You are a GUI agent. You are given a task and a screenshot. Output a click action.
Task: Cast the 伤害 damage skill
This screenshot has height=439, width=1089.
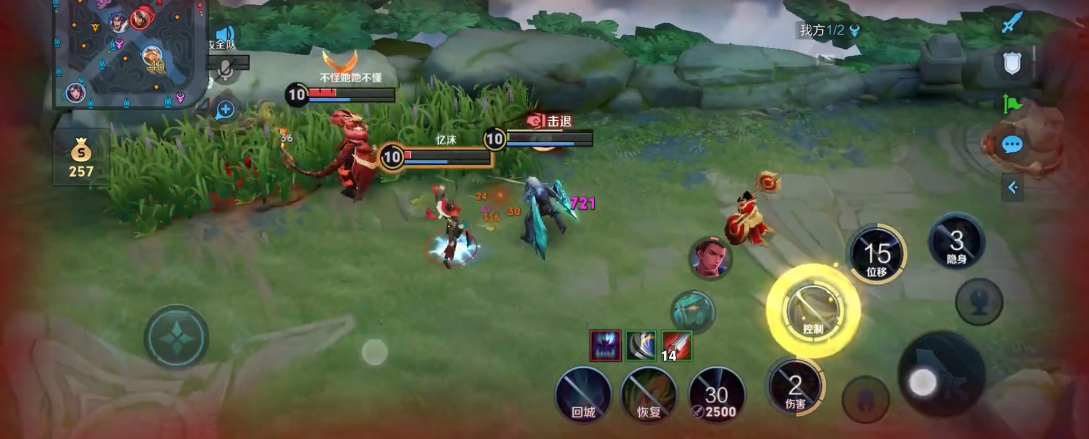(795, 387)
